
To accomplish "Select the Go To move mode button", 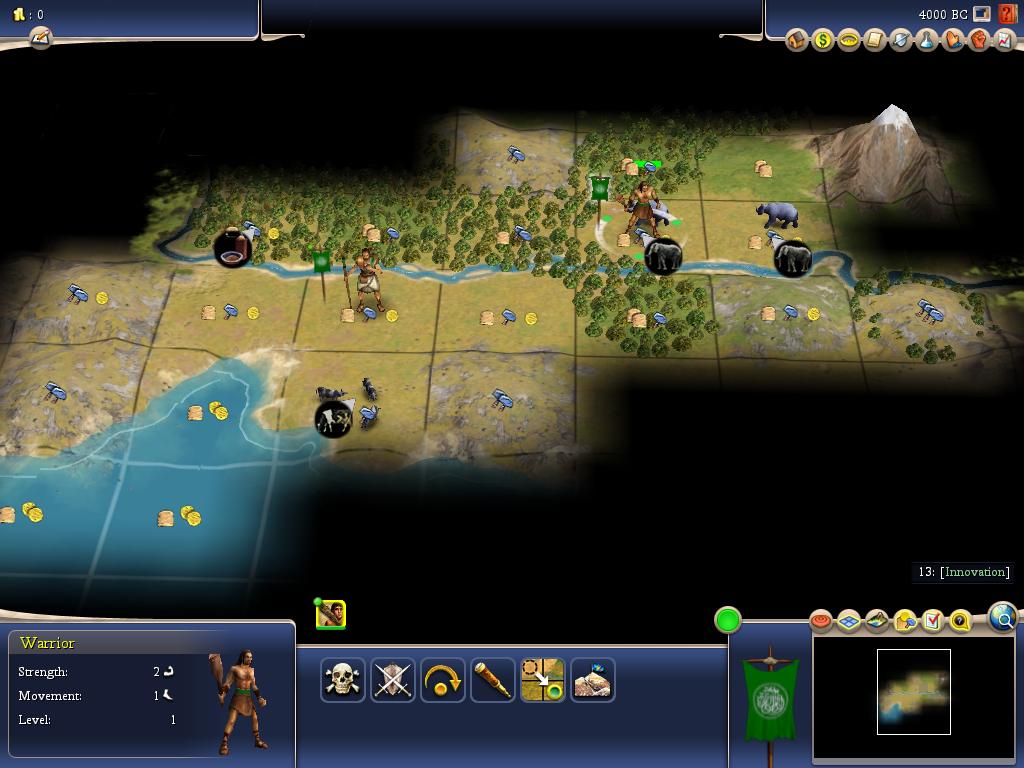I will pyautogui.click(x=543, y=680).
